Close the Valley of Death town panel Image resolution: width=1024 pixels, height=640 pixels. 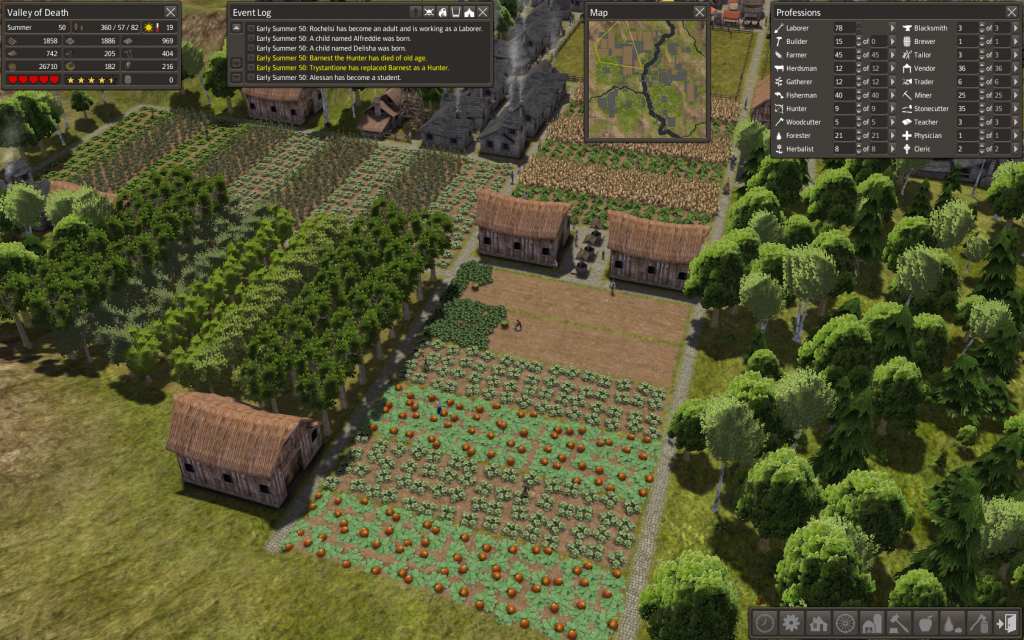pos(170,12)
